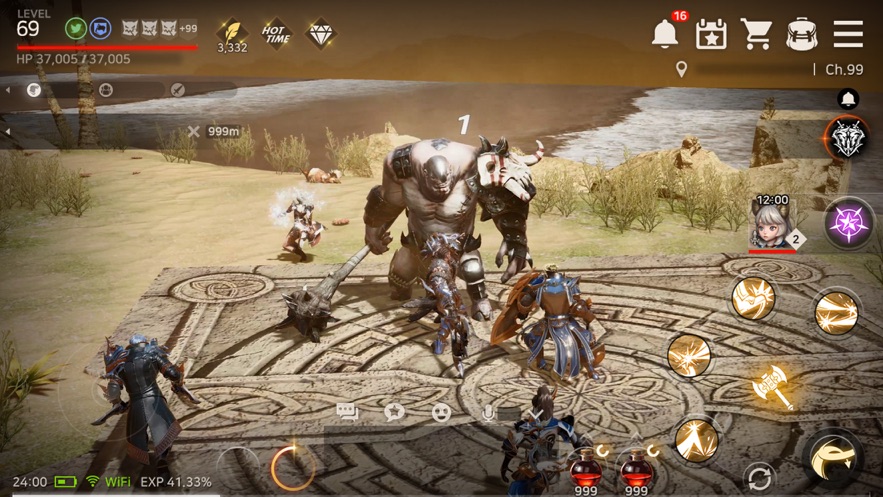The height and width of the screenshot is (497, 883).
Task: Select the party member portrait showing 12:00
Action: (x=772, y=222)
